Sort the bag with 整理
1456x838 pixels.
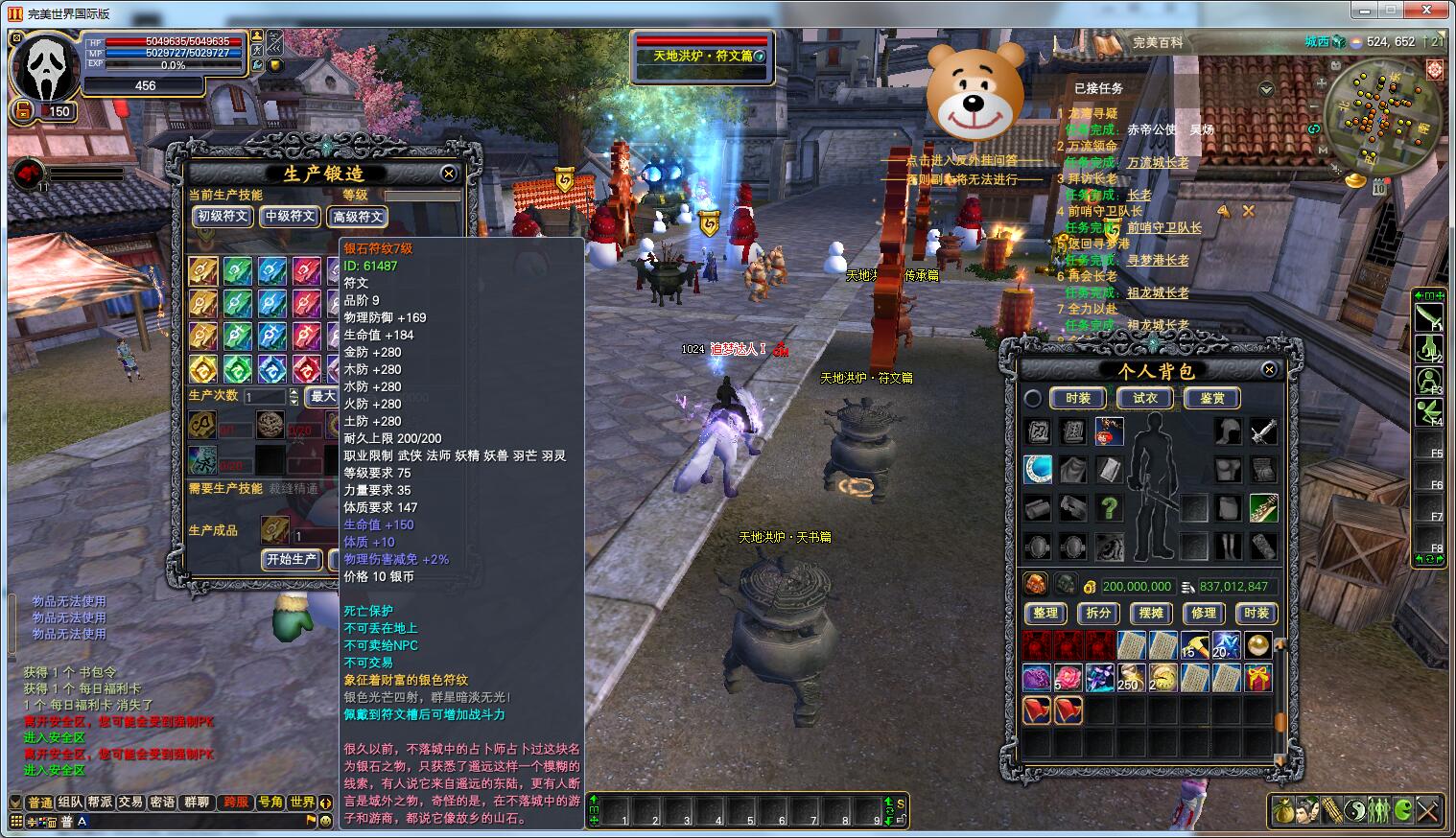tap(1045, 613)
